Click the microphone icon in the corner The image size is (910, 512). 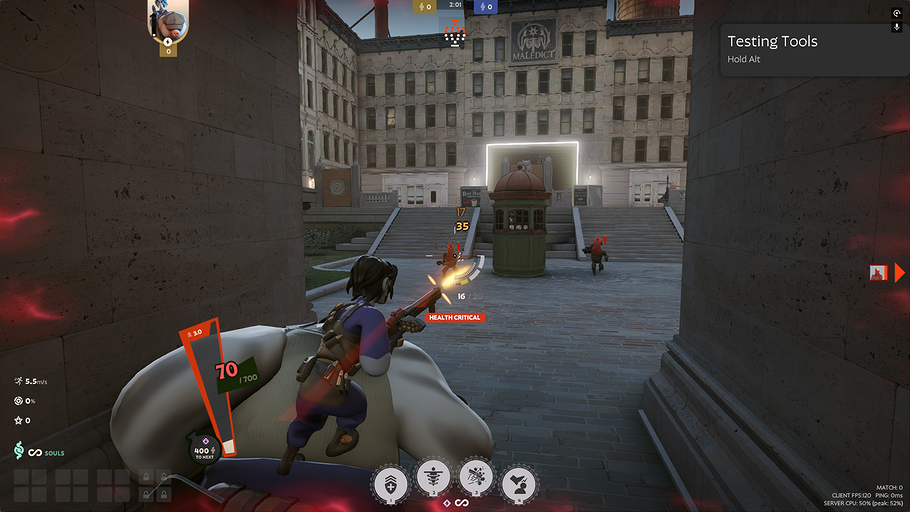coord(897,27)
